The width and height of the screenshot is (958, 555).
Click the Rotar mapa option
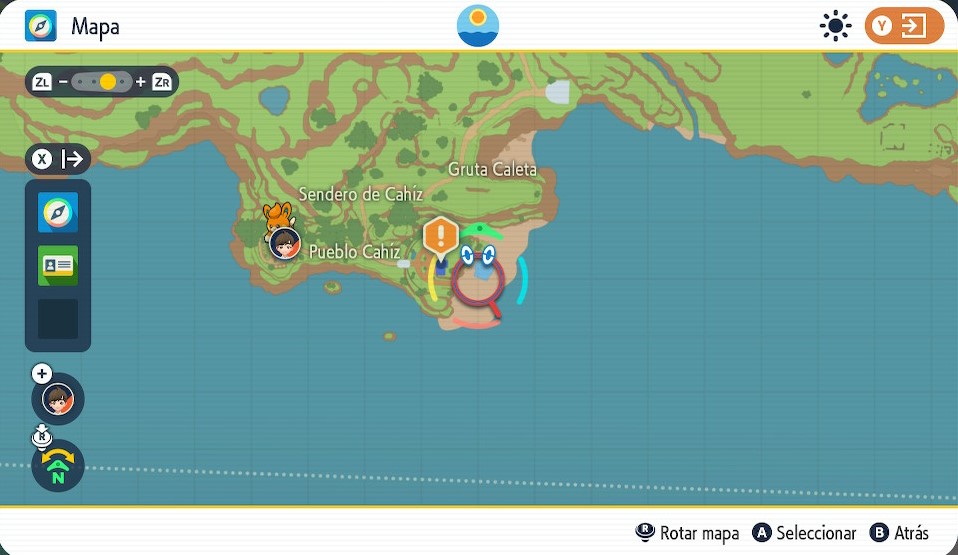(x=688, y=533)
